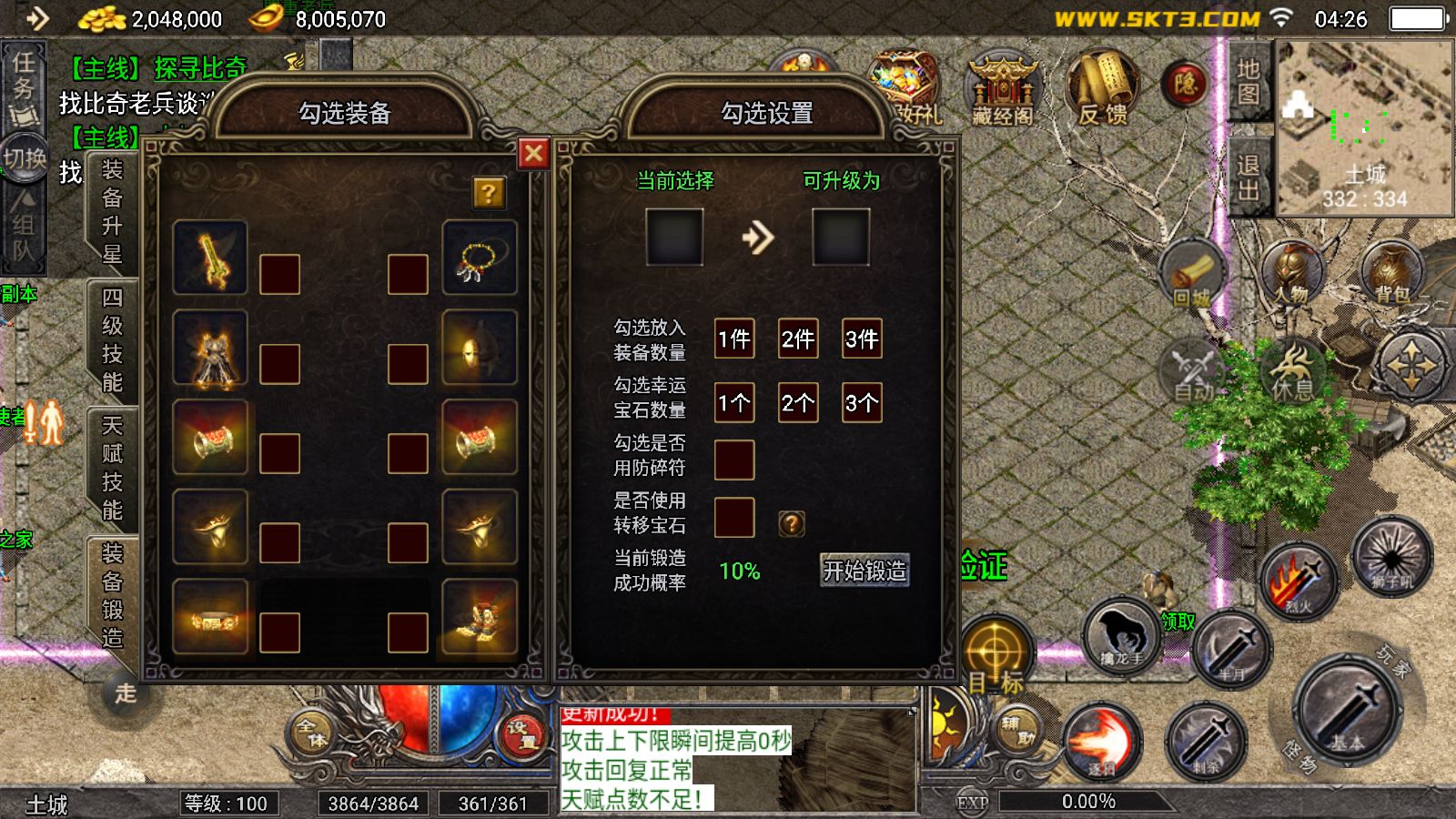Switch to the 天赋技能 tab
The width and height of the screenshot is (1456, 819).
click(112, 468)
